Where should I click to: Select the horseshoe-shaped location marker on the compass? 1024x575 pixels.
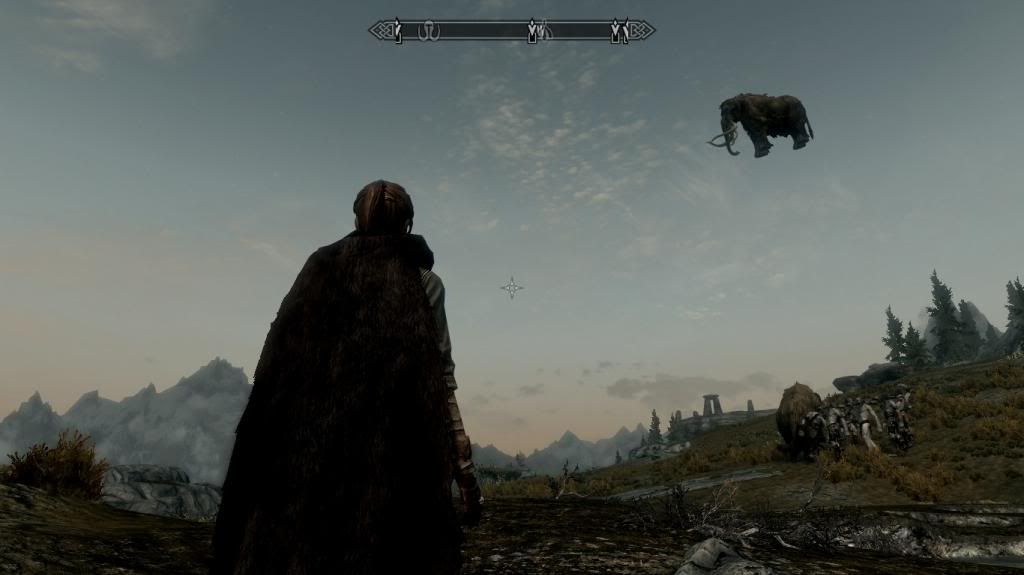click(x=430, y=32)
